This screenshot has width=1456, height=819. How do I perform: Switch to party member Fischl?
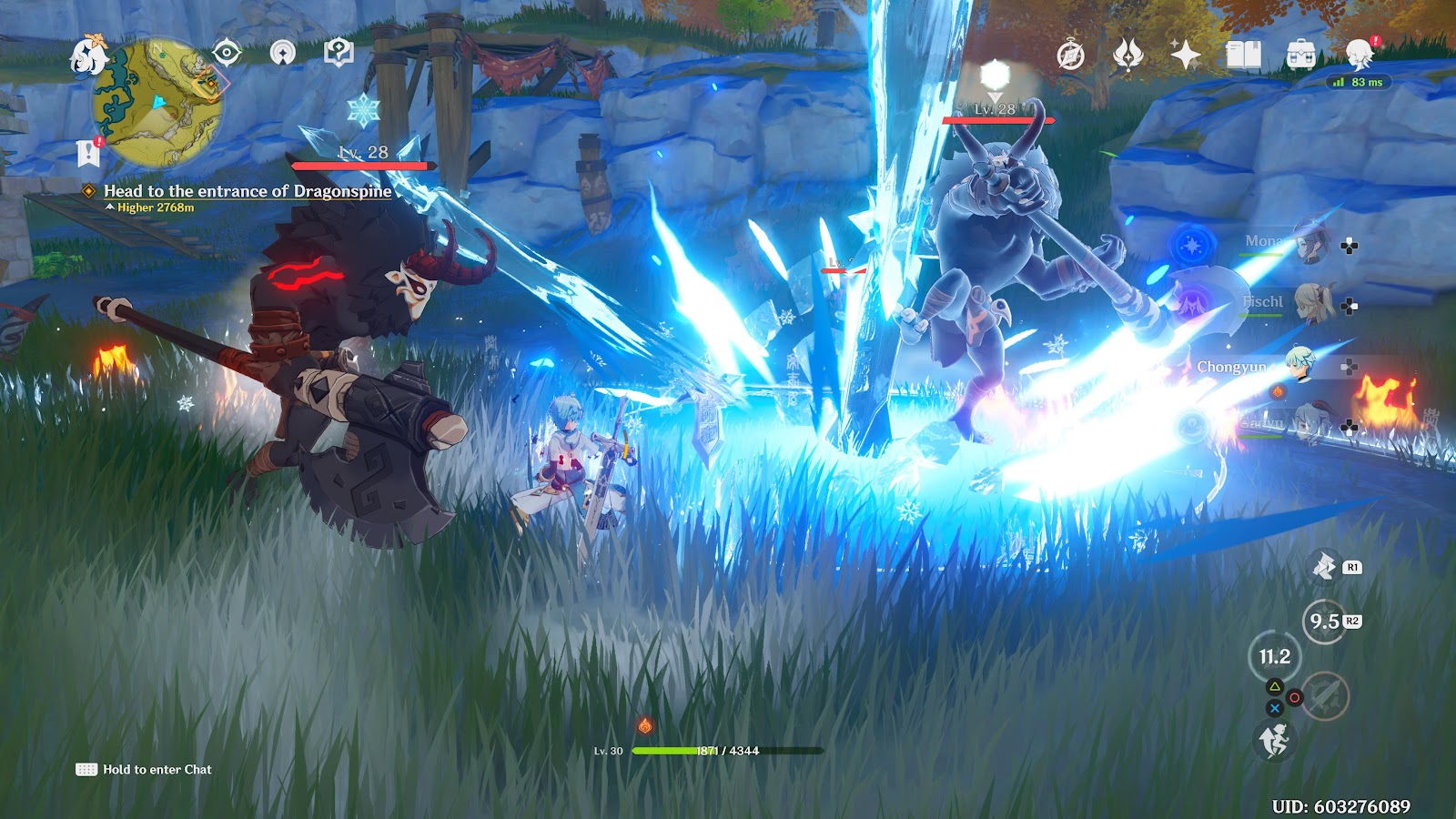(x=1311, y=303)
